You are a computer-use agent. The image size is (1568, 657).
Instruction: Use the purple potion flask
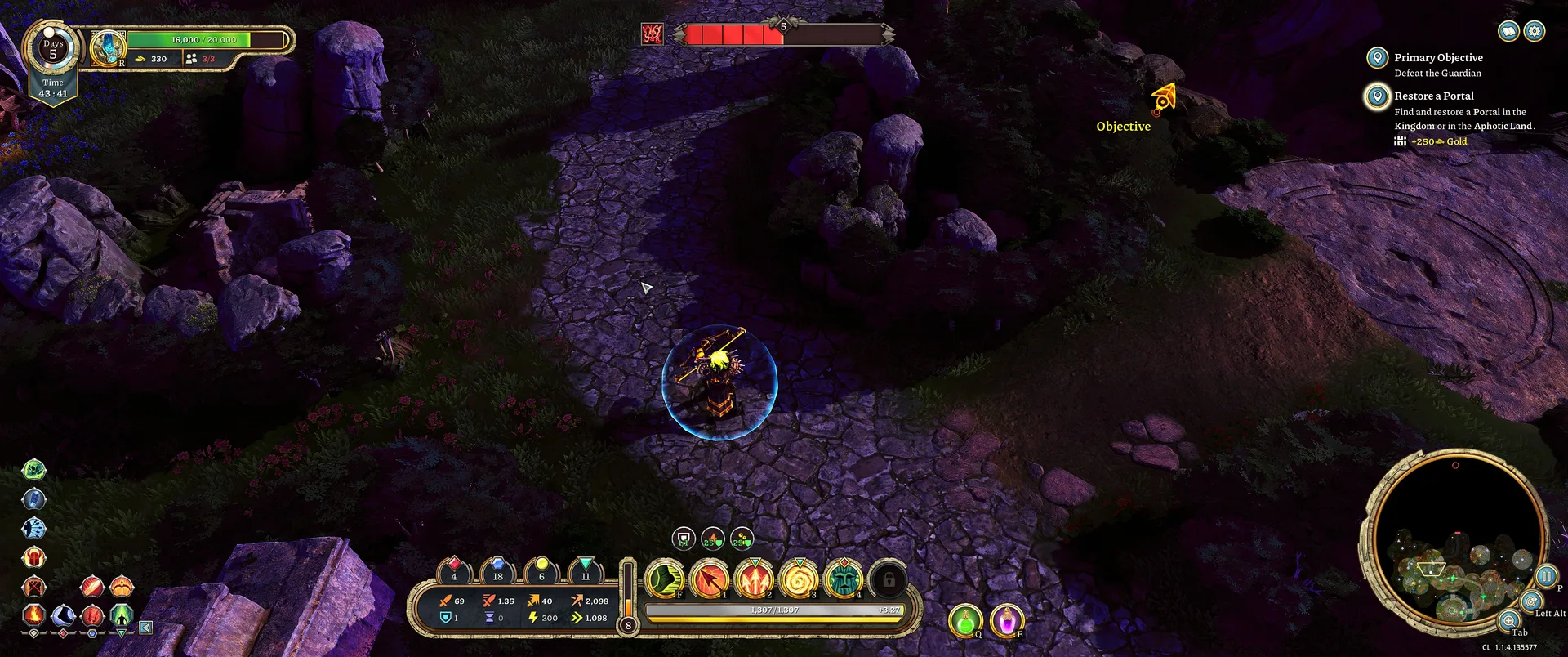pos(1007,620)
